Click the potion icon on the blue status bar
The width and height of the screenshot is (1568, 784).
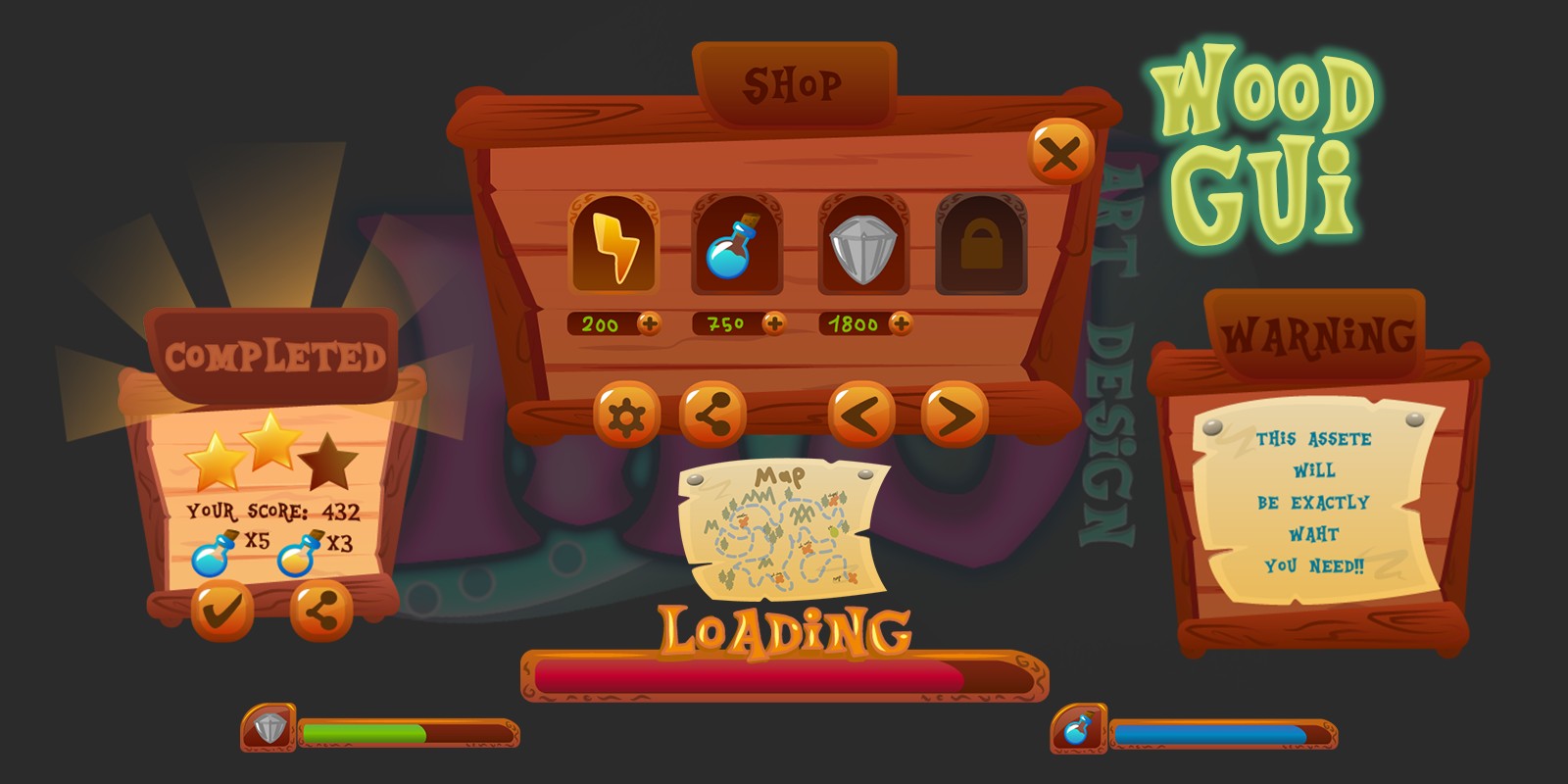coord(1078,727)
